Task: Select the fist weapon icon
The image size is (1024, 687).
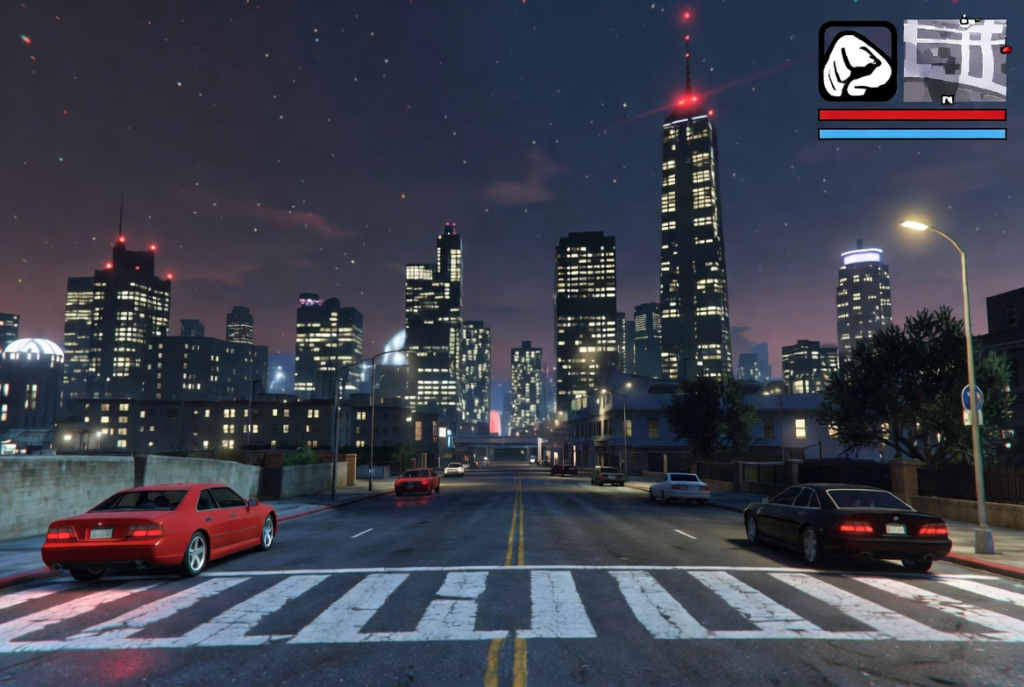Action: (858, 62)
